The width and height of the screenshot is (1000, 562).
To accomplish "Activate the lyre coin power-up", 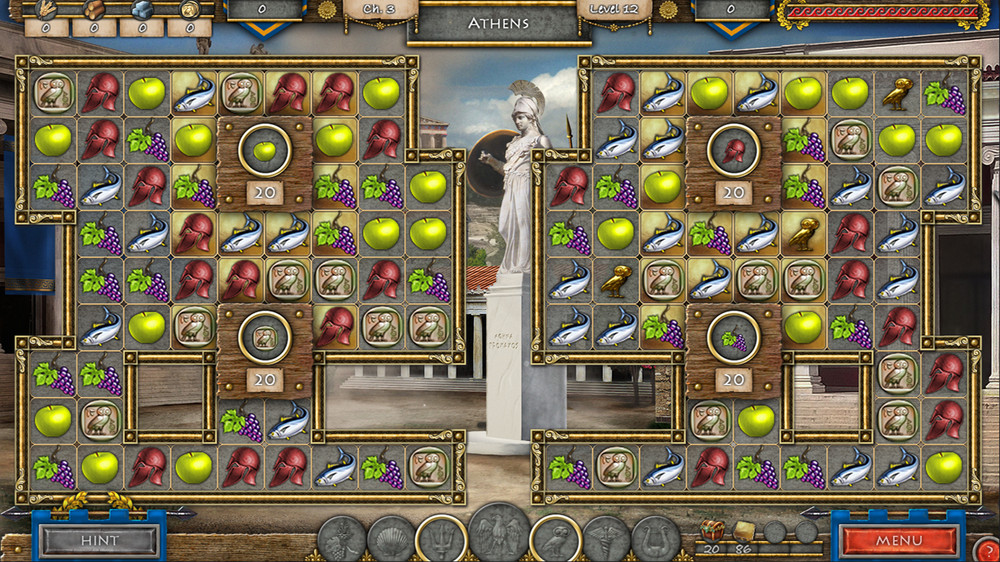I will (x=655, y=540).
